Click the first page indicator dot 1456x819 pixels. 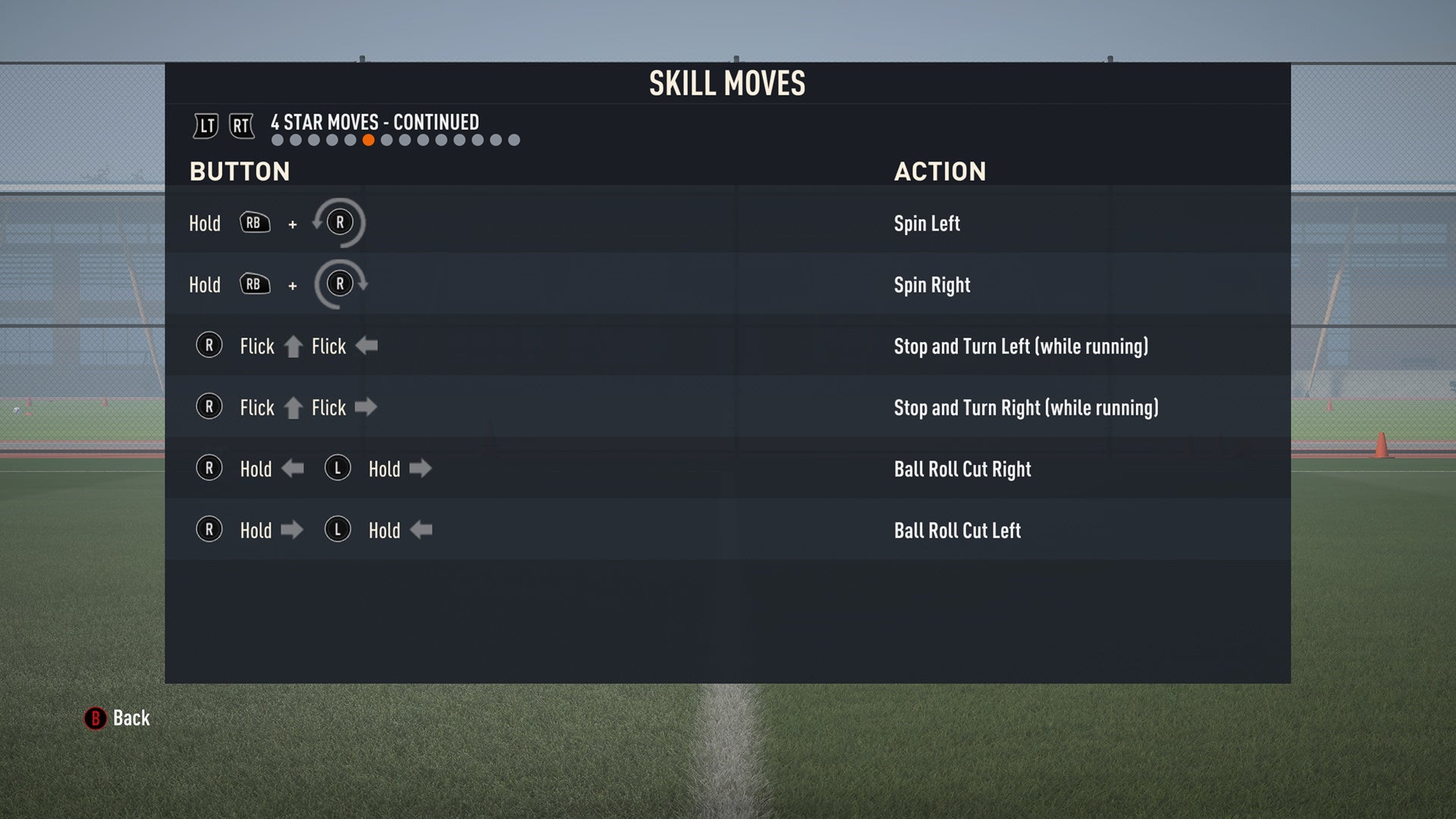(x=277, y=140)
